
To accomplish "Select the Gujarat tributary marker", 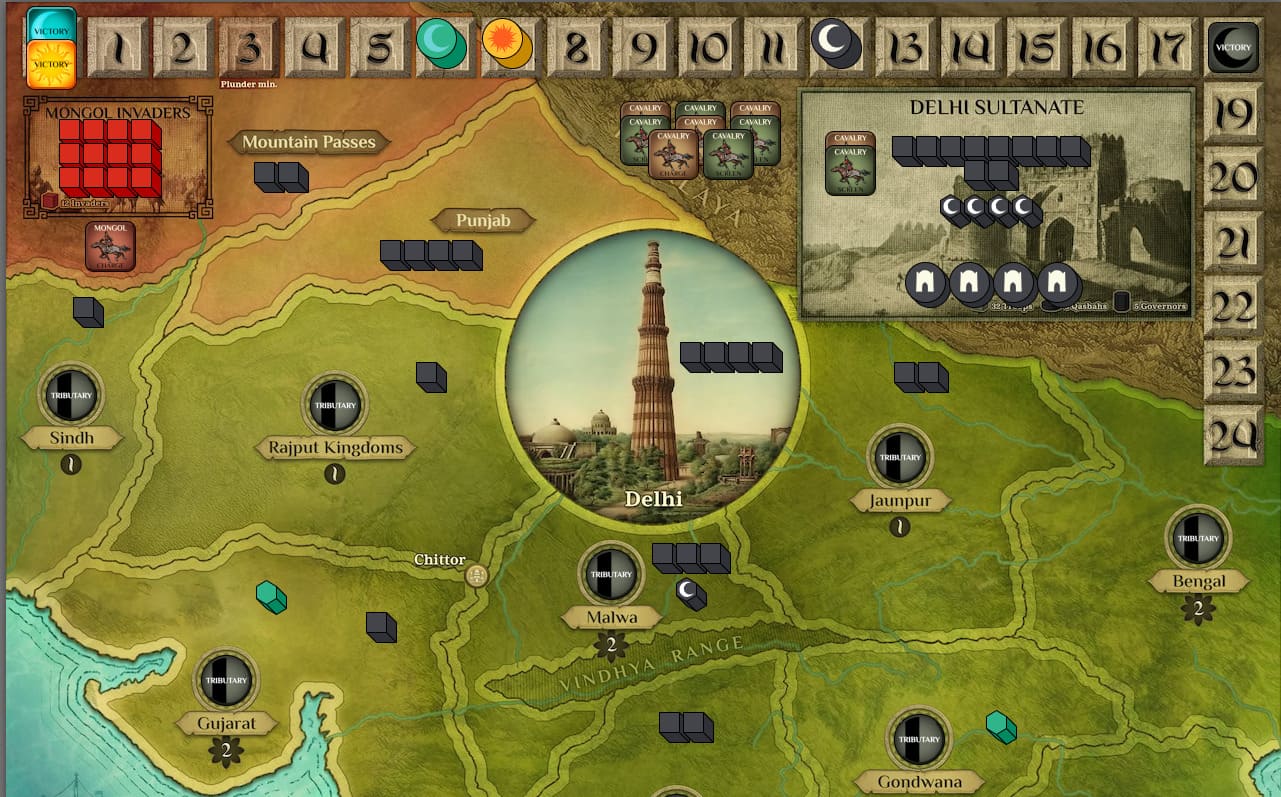I will click(226, 681).
